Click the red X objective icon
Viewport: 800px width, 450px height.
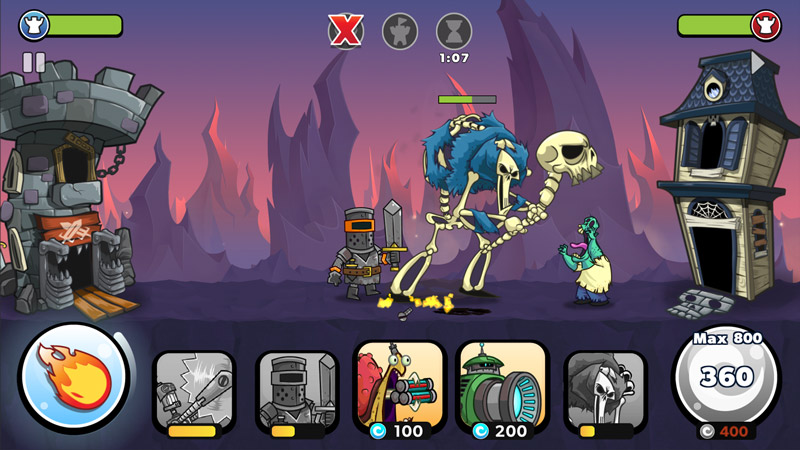tap(346, 31)
